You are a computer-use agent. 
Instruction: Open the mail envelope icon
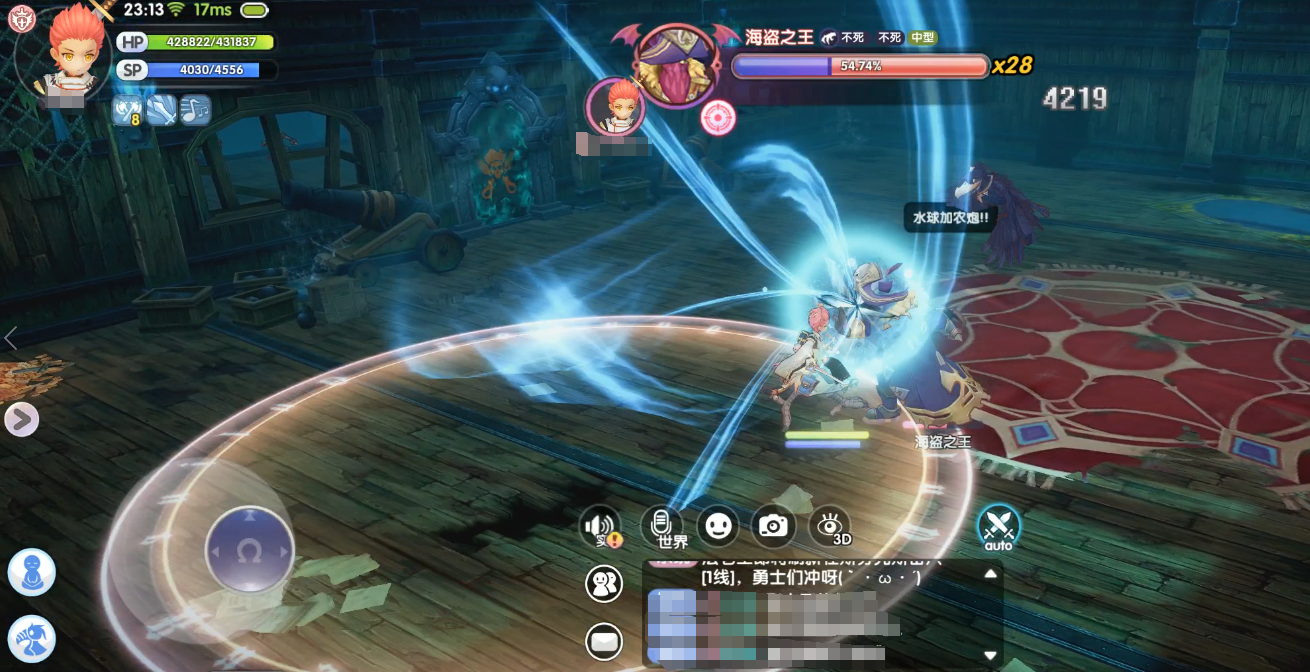pos(604,641)
